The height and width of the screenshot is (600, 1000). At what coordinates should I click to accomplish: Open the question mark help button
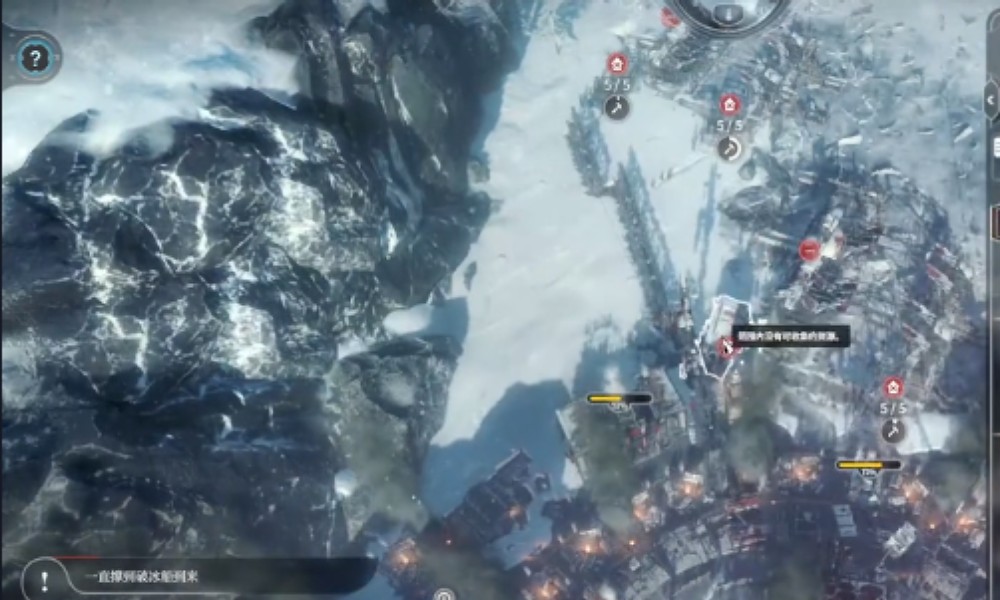click(35, 57)
